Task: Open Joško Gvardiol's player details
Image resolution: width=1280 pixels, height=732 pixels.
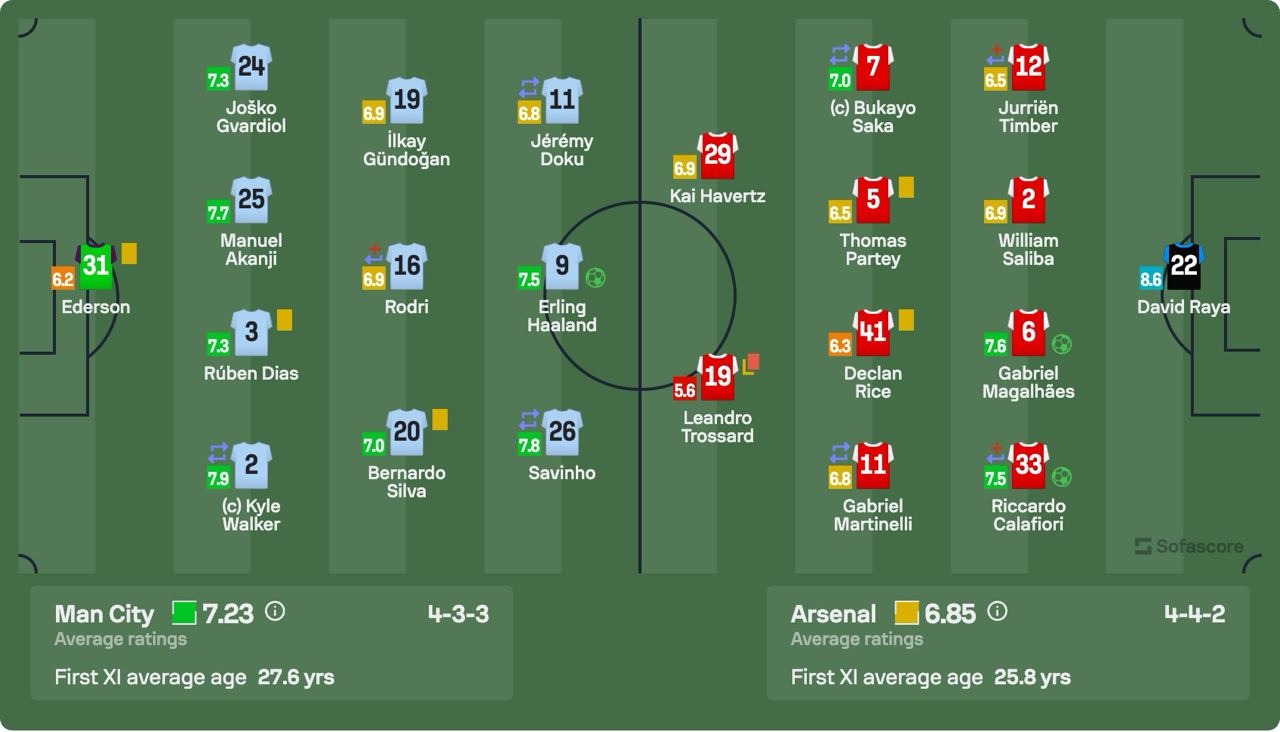Action: pos(251,67)
